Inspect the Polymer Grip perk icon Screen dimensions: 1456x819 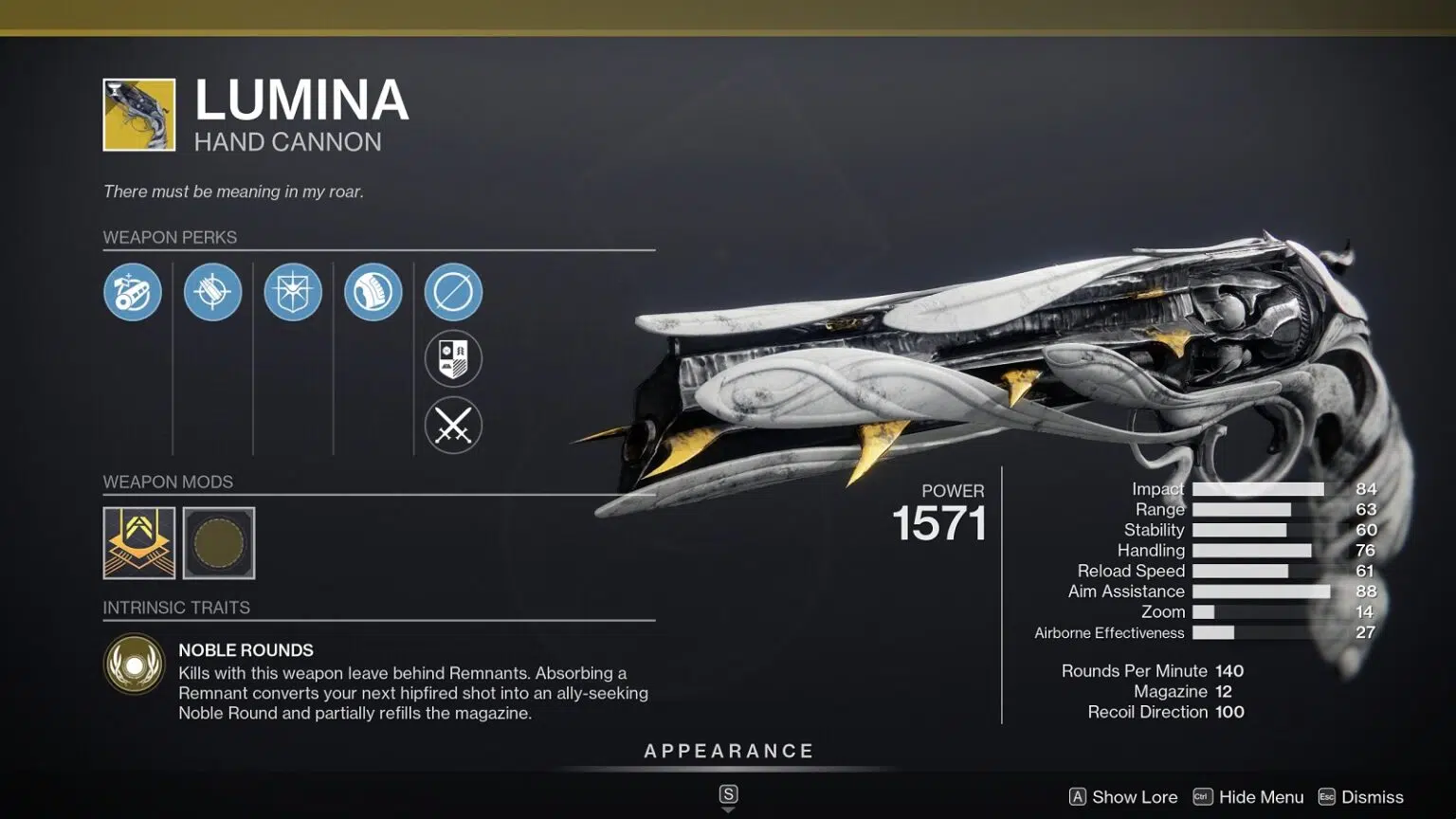(x=373, y=292)
